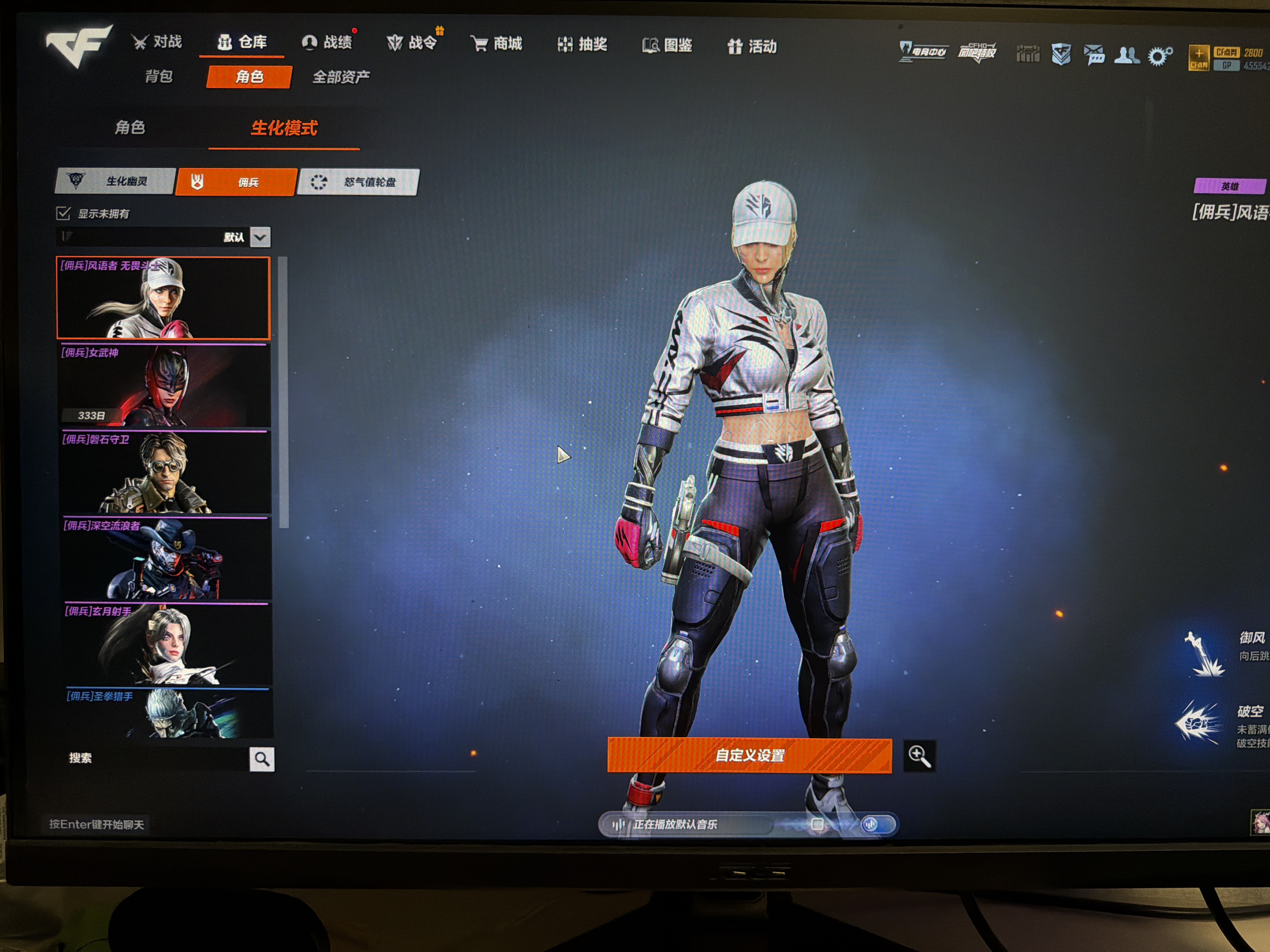
Task: Open the gear settings icon
Action: [x=1159, y=56]
